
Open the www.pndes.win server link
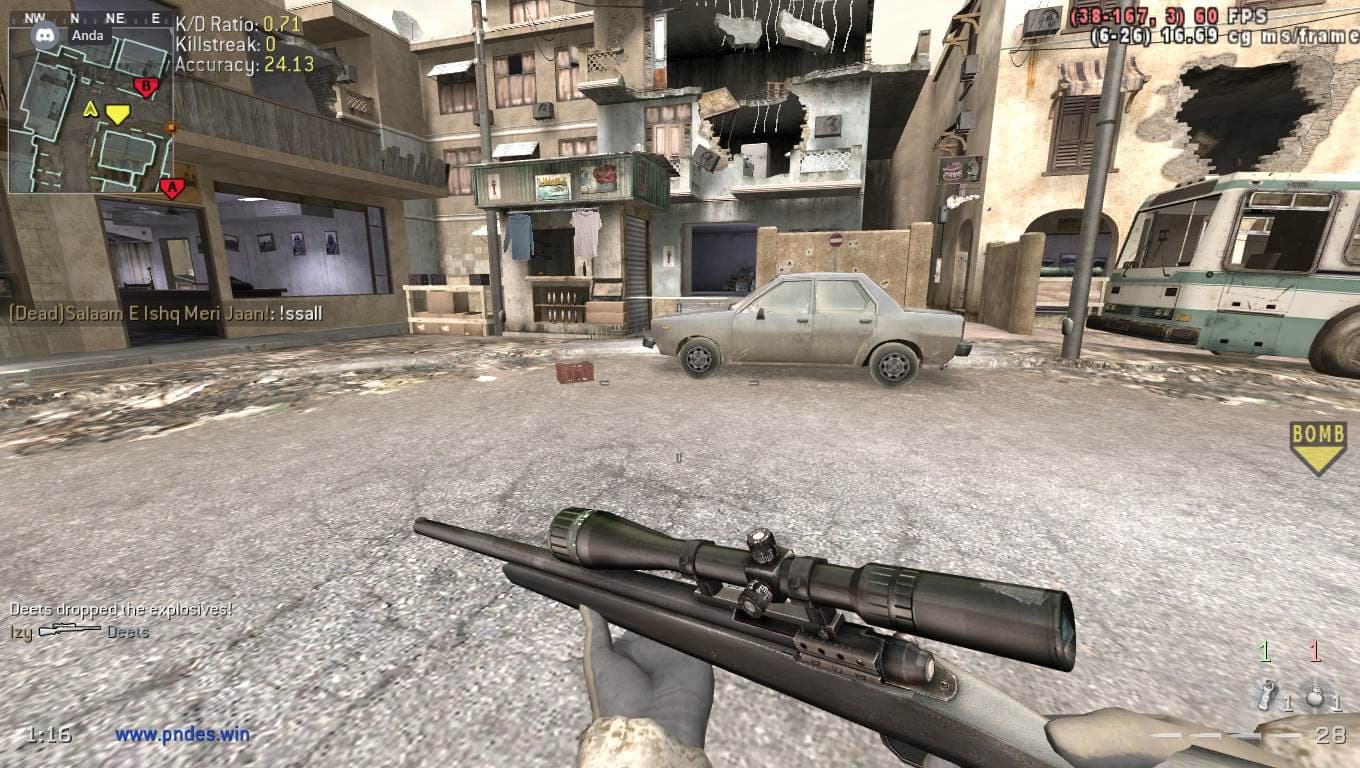click(182, 735)
